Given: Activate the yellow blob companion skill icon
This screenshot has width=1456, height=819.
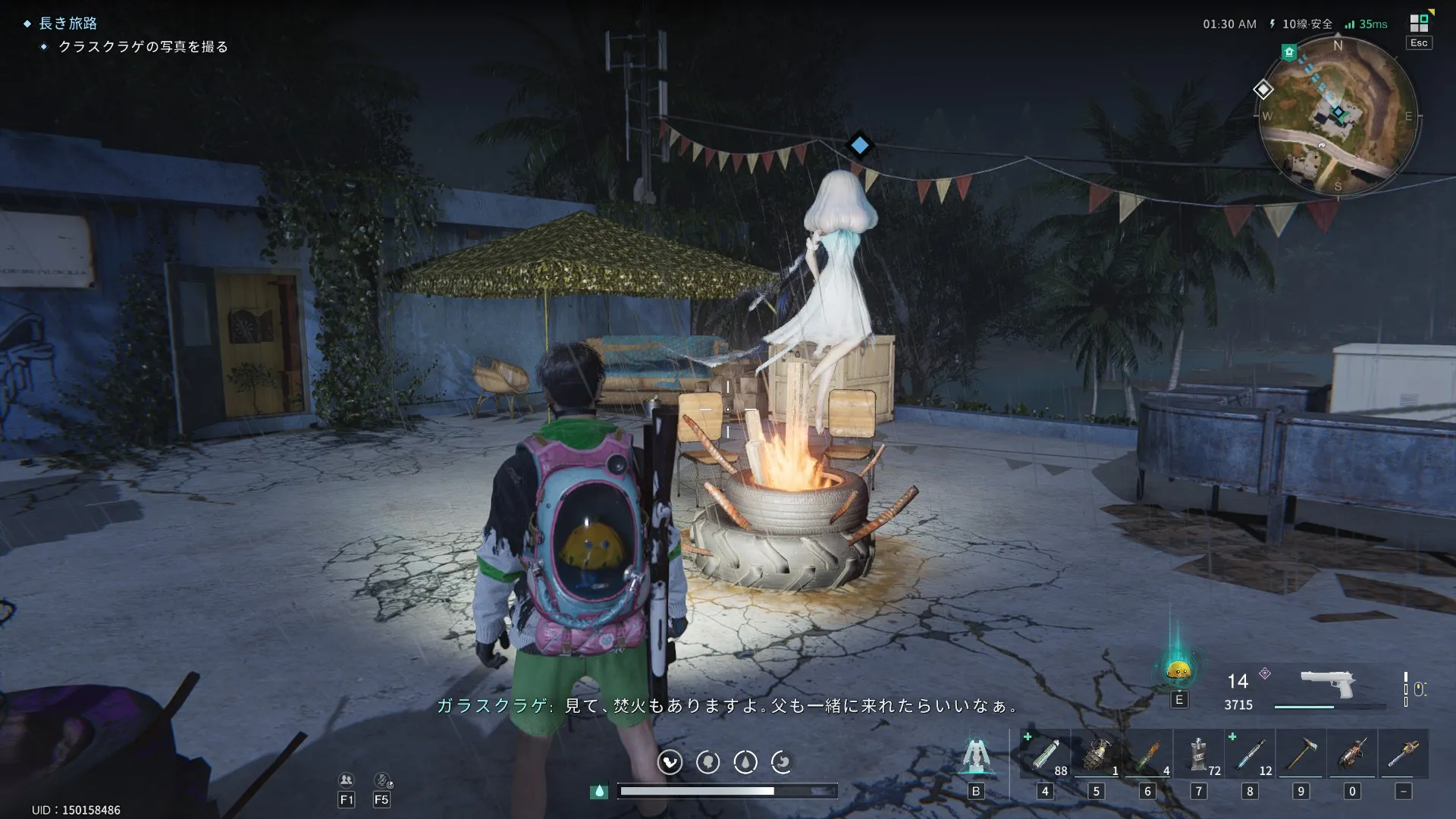Looking at the screenshot, I should 1178,670.
